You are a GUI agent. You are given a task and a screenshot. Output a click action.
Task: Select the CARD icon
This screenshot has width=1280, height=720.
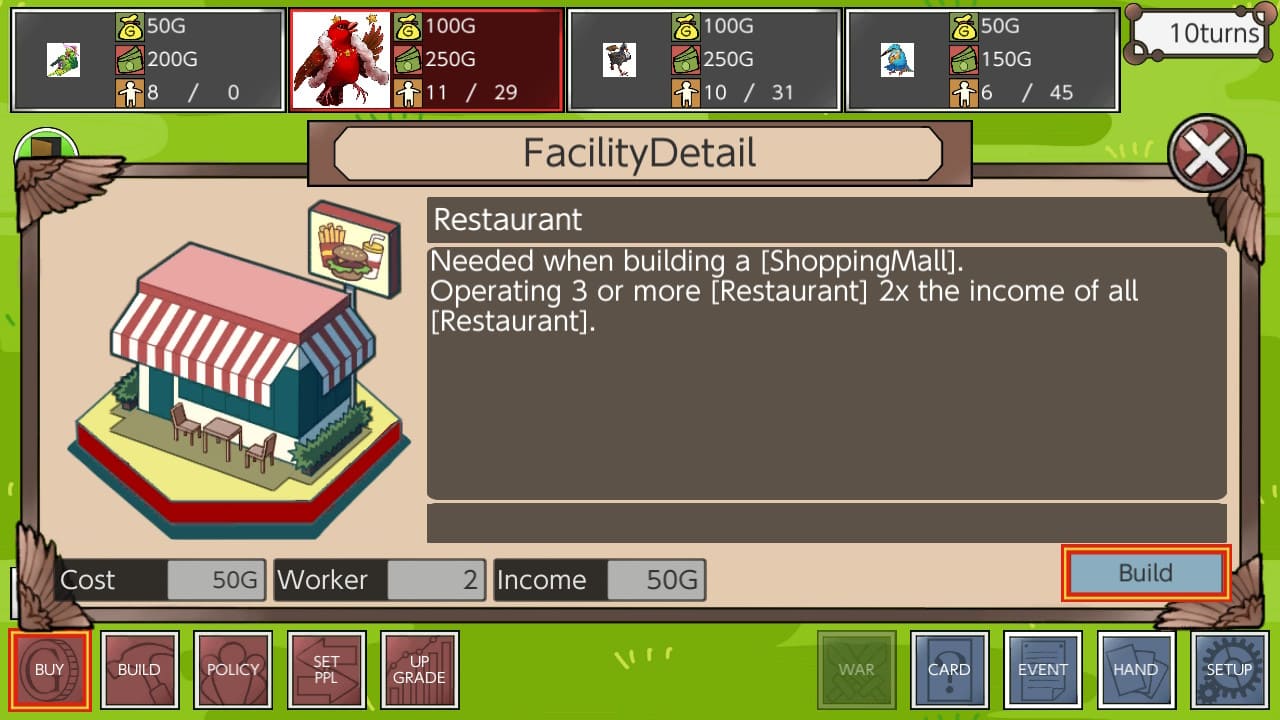coord(949,669)
